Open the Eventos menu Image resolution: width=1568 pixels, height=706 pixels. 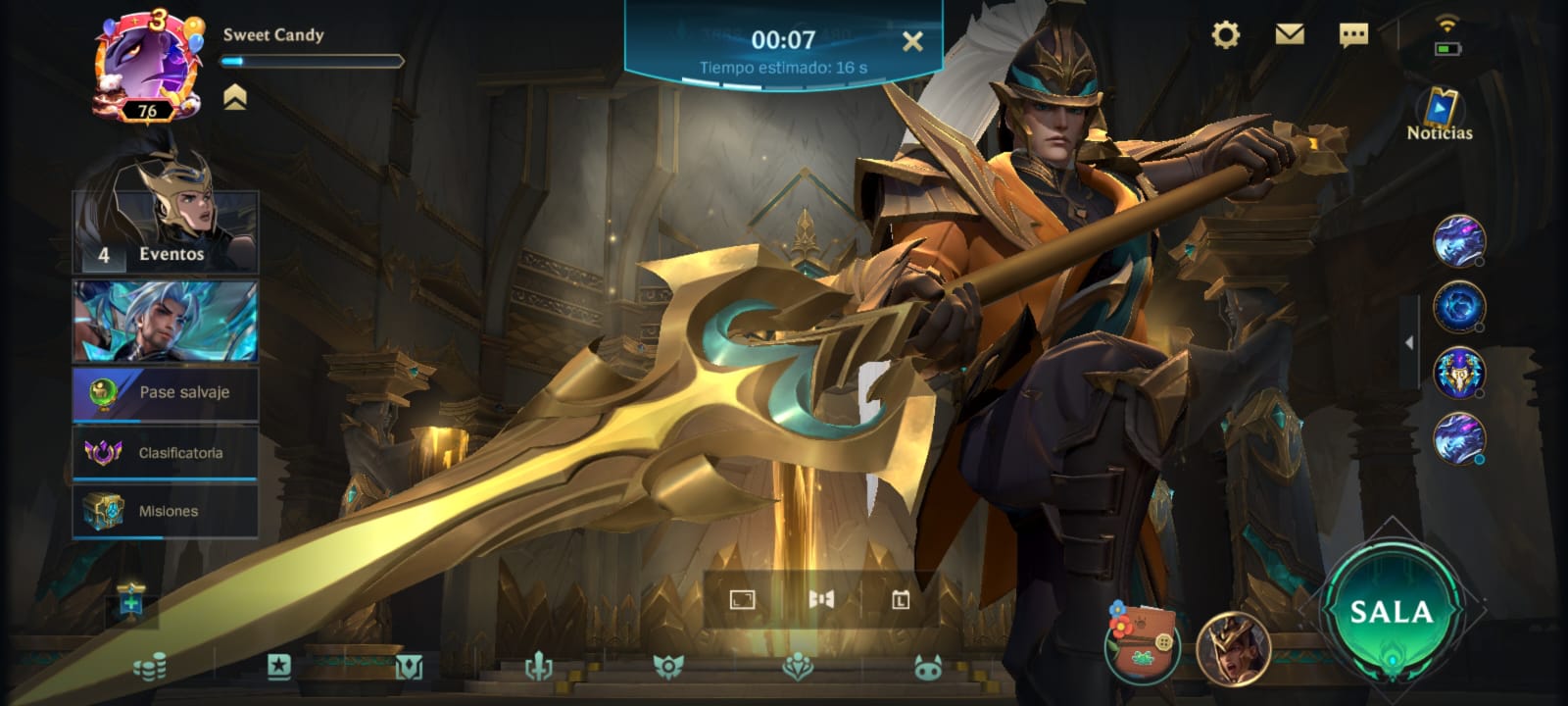tap(166, 232)
